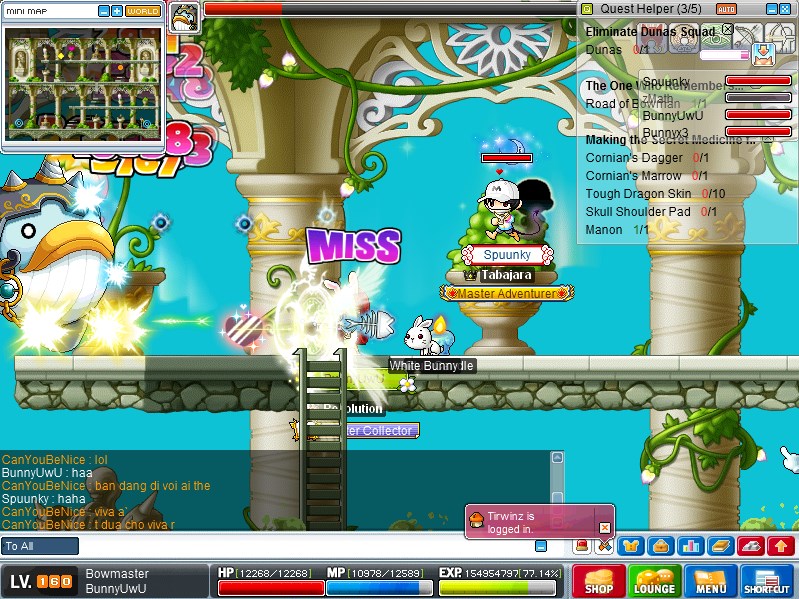The height and width of the screenshot is (599, 799).
Task: Open the stats bar chart icon
Action: click(x=690, y=546)
